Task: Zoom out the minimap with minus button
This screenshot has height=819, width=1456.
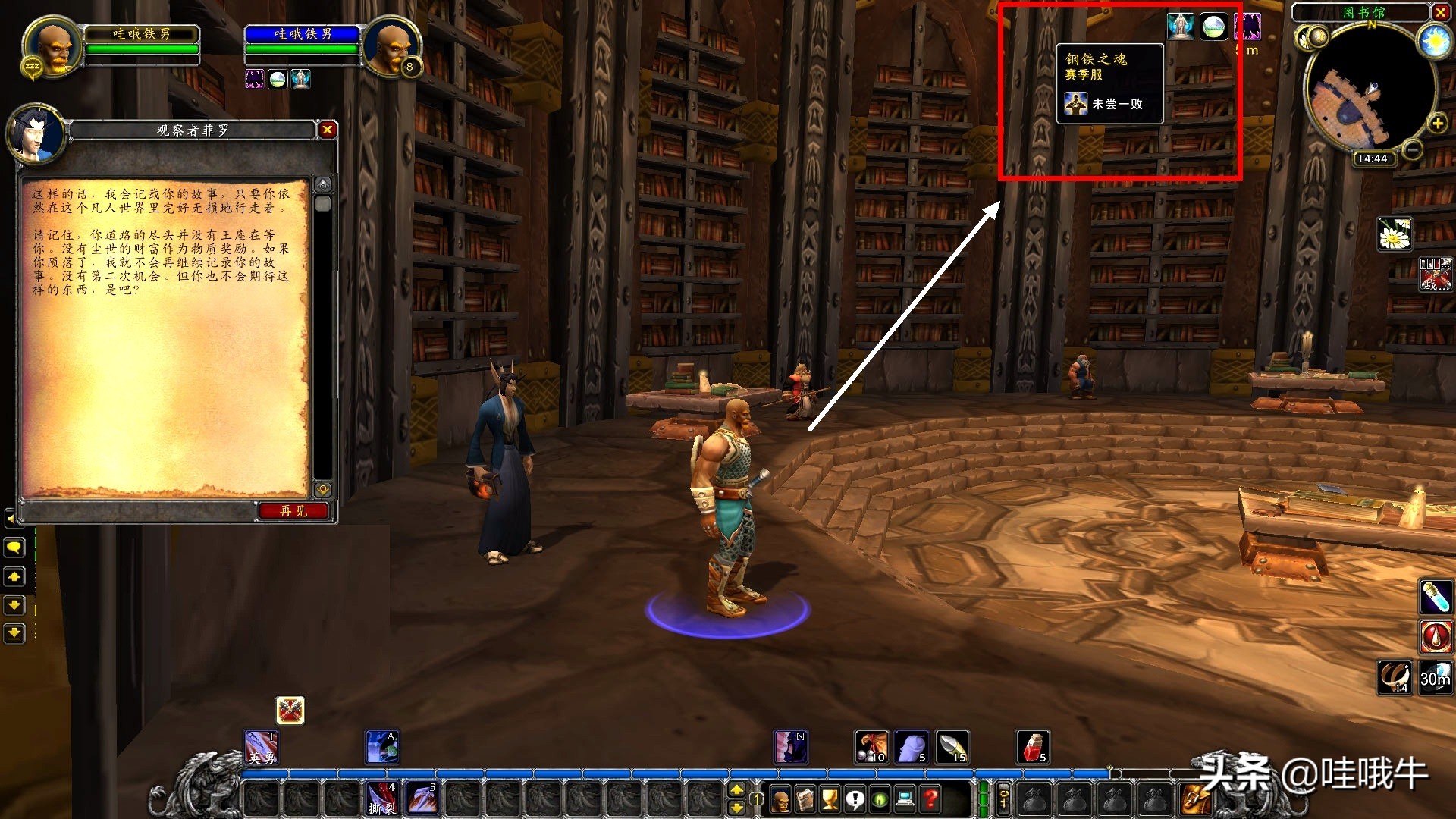Action: [1412, 149]
